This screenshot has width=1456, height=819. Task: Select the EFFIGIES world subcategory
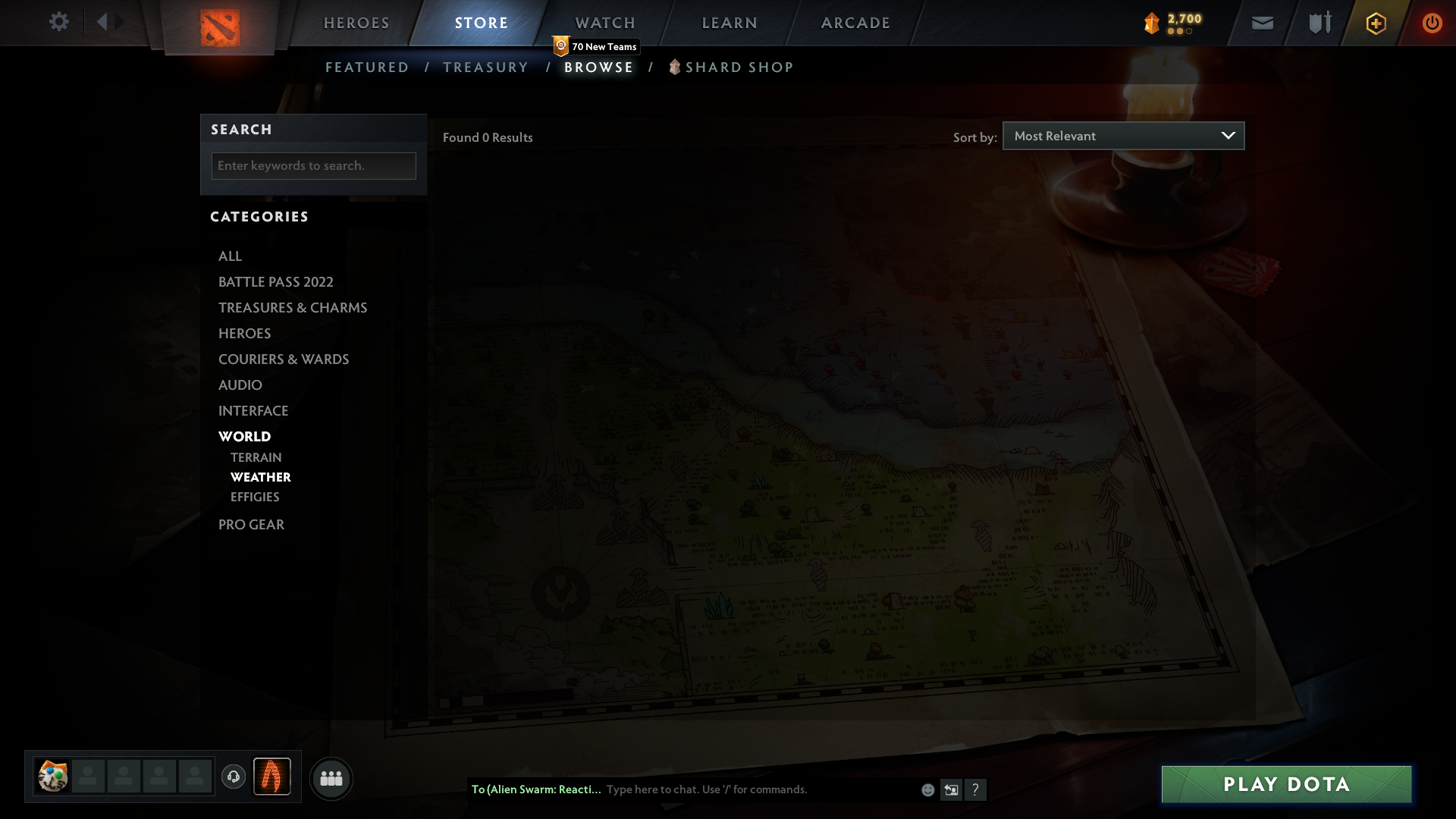[255, 497]
